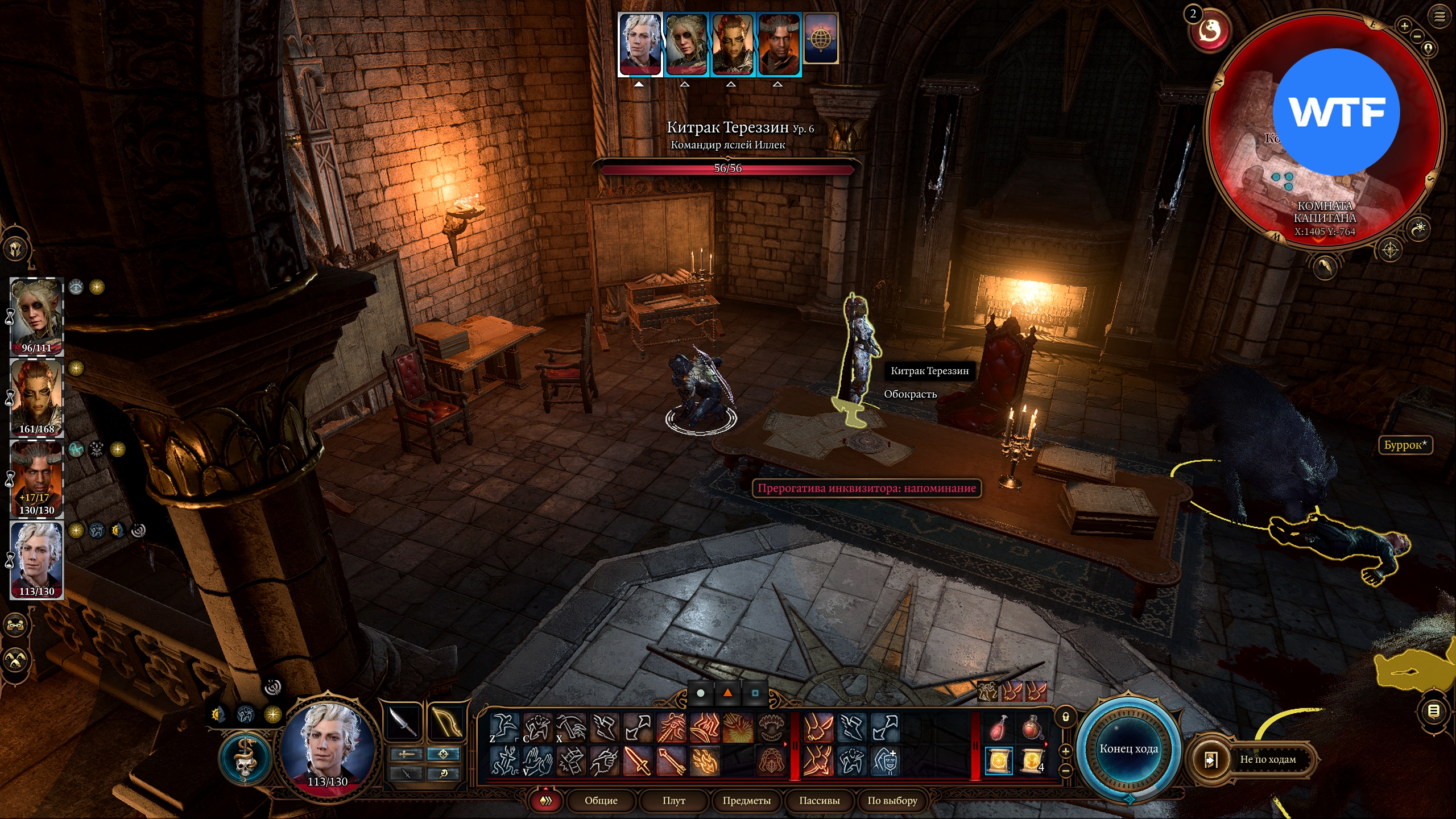This screenshot has width=1456, height=819.
Task: Activate the flaming fire ability icon
Action: (x=705, y=761)
